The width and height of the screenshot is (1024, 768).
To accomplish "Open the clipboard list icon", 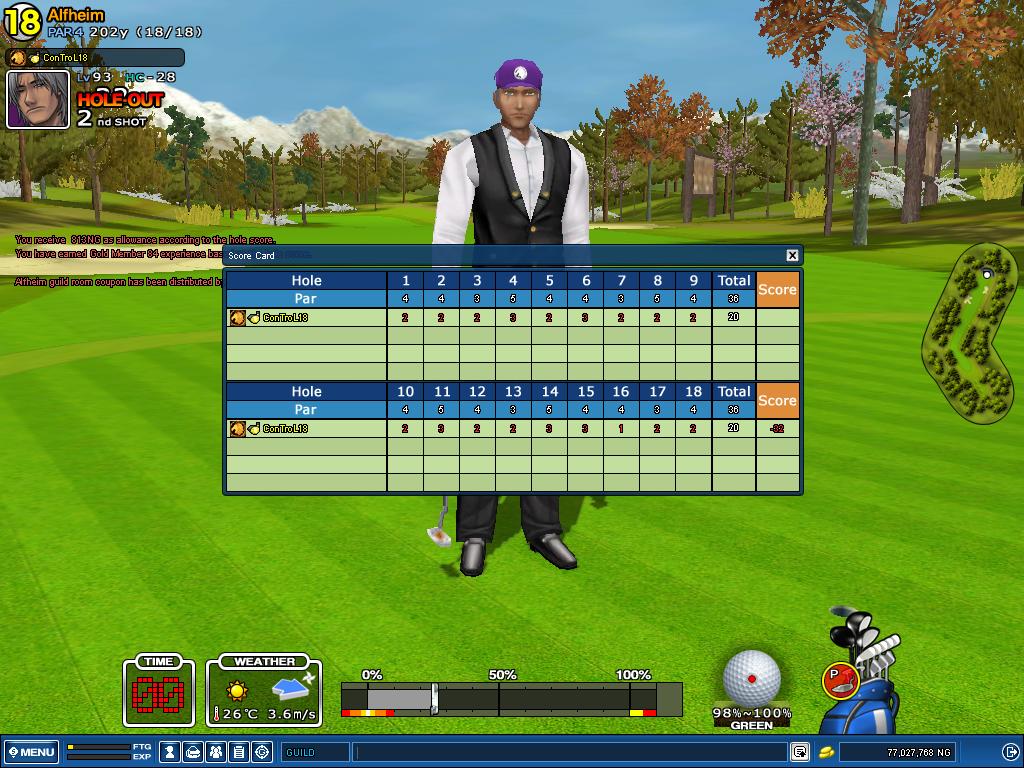I will (x=240, y=752).
